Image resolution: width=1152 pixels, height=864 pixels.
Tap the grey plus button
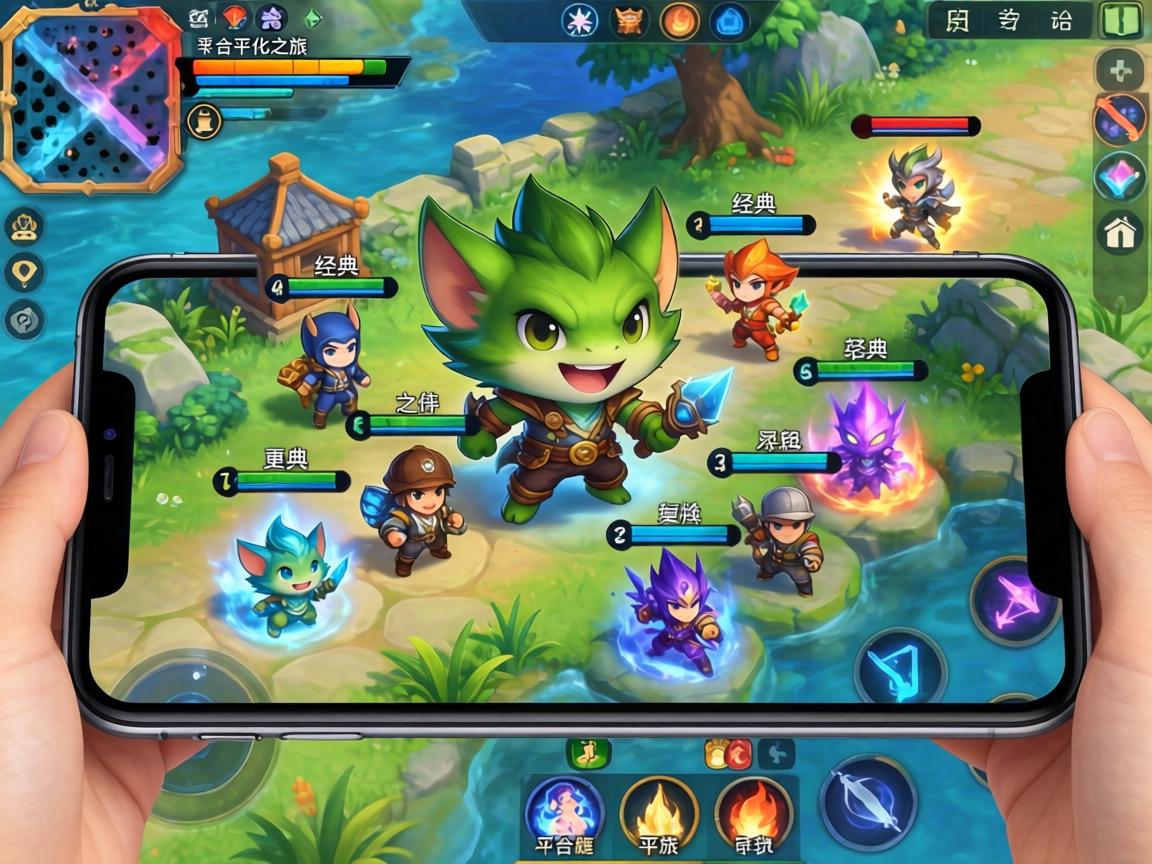1120,71
